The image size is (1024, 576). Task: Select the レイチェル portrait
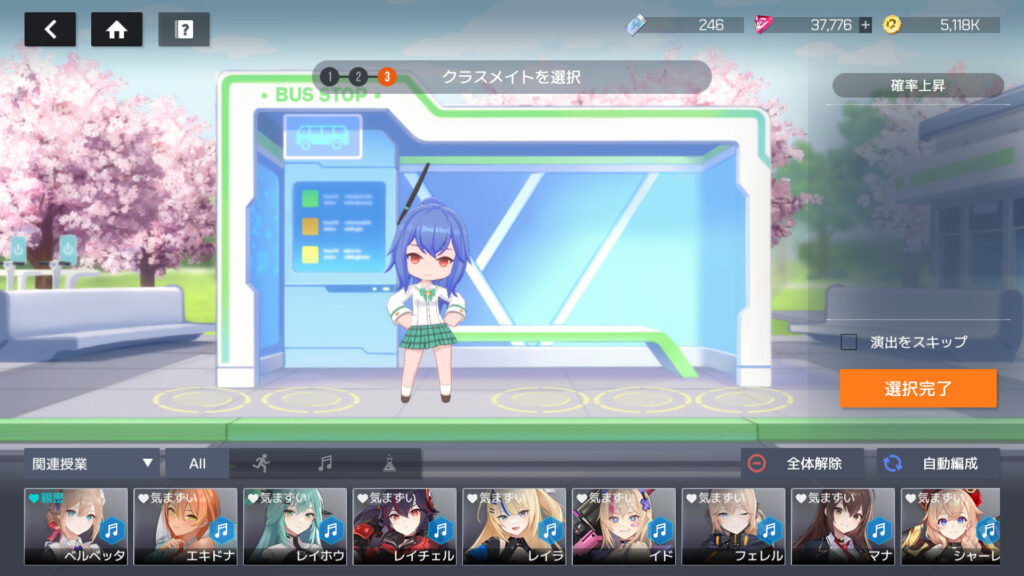(x=404, y=526)
